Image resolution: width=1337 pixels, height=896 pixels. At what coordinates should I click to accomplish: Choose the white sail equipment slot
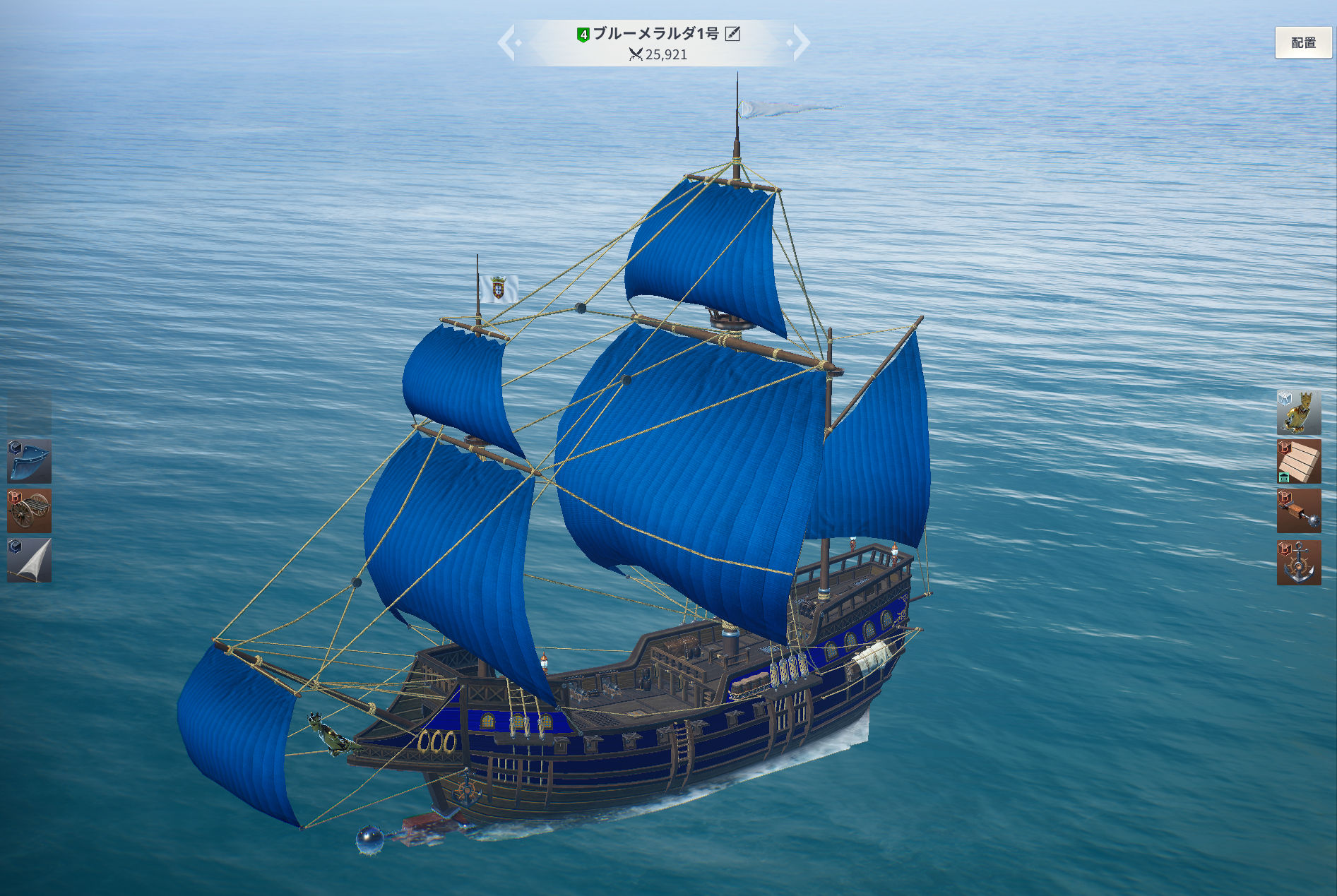coord(30,561)
